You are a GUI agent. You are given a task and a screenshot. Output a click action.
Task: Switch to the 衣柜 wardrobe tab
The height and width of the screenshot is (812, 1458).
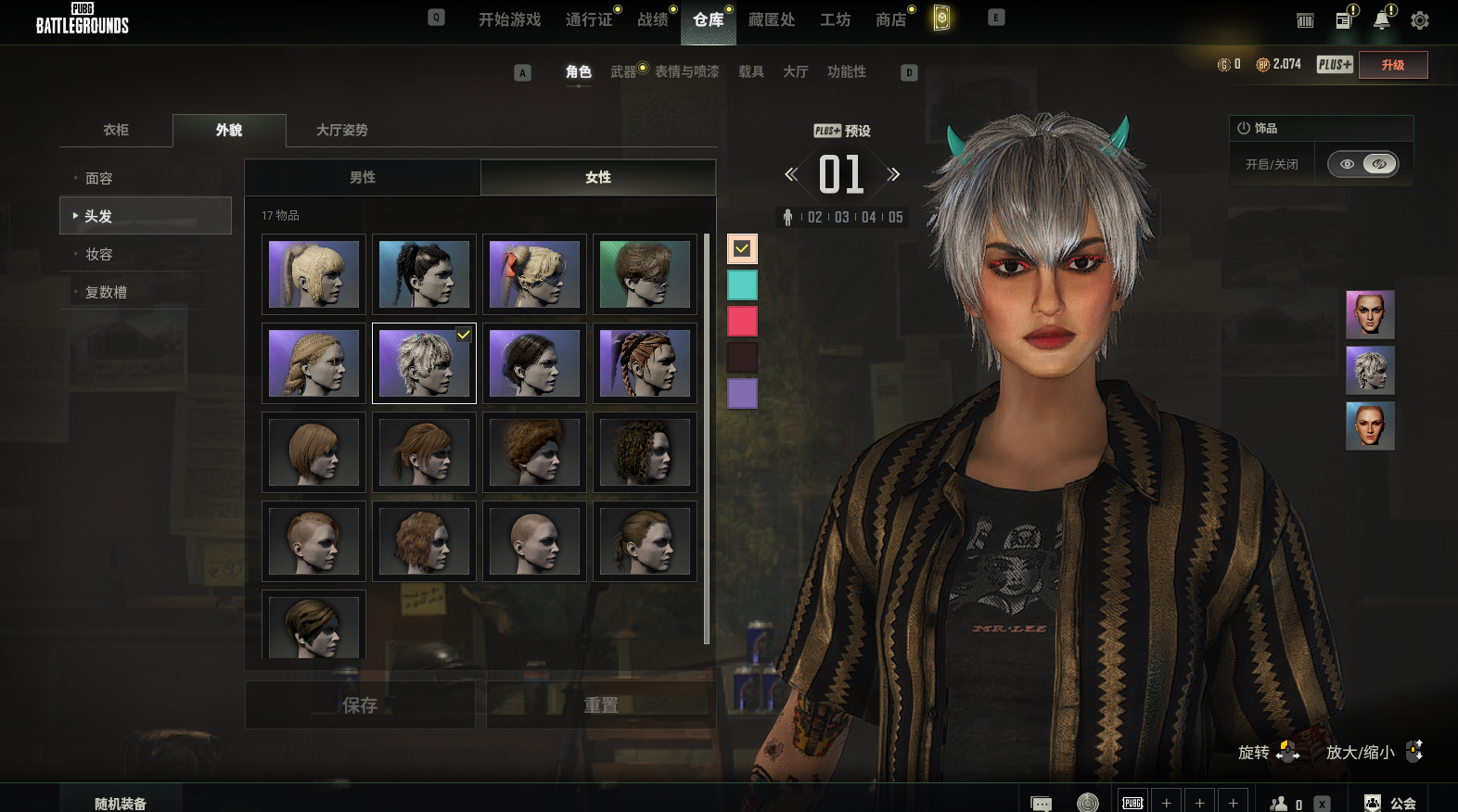[116, 130]
